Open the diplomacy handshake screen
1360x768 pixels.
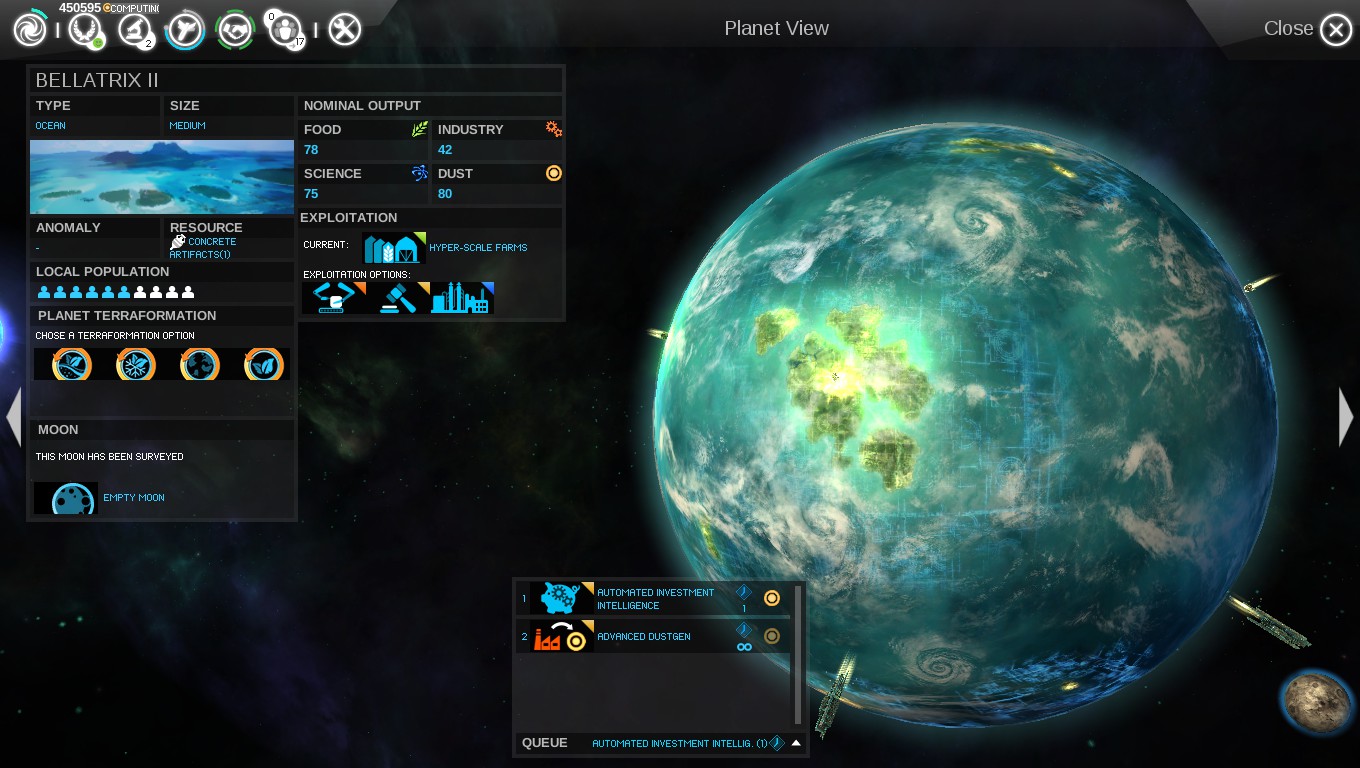[x=236, y=30]
